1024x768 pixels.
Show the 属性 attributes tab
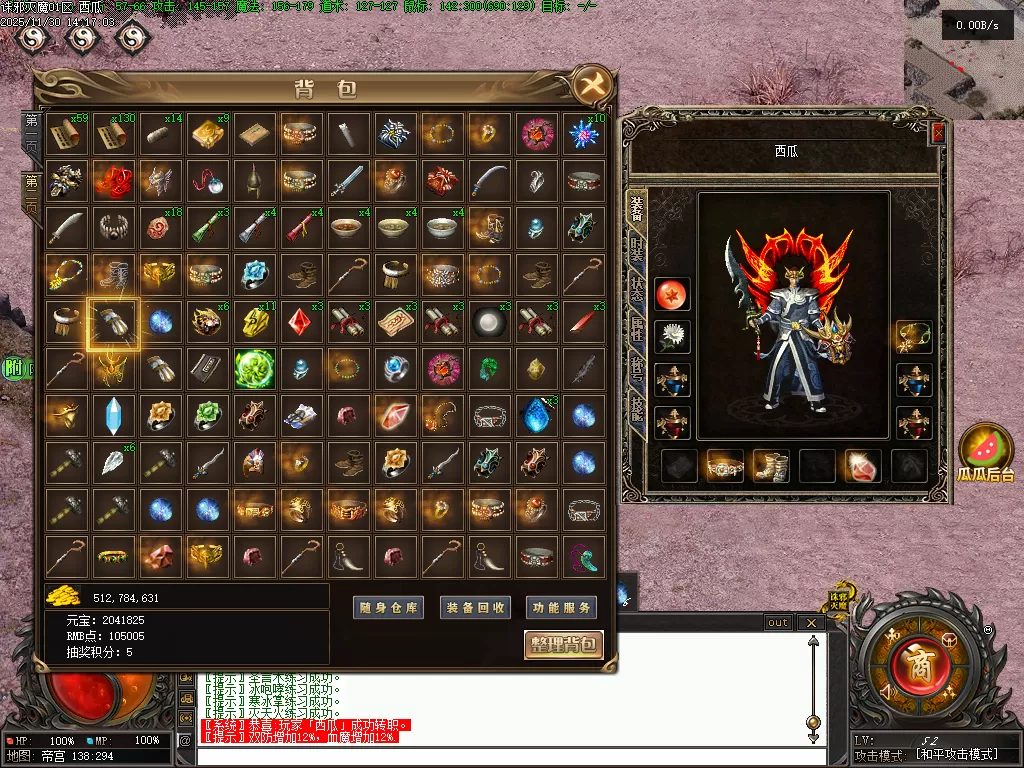point(636,328)
